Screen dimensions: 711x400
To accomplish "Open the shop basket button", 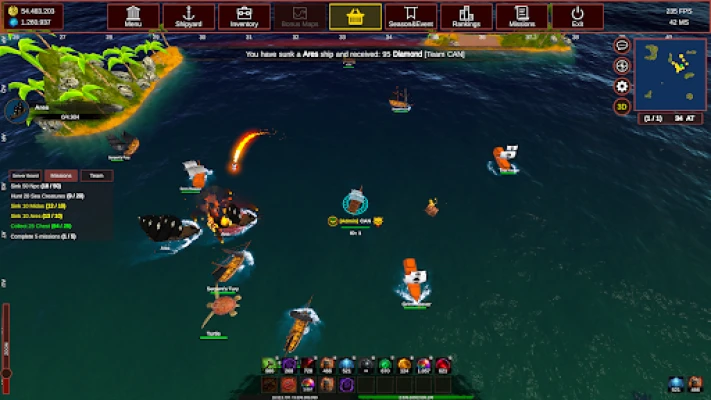I will coord(355,16).
